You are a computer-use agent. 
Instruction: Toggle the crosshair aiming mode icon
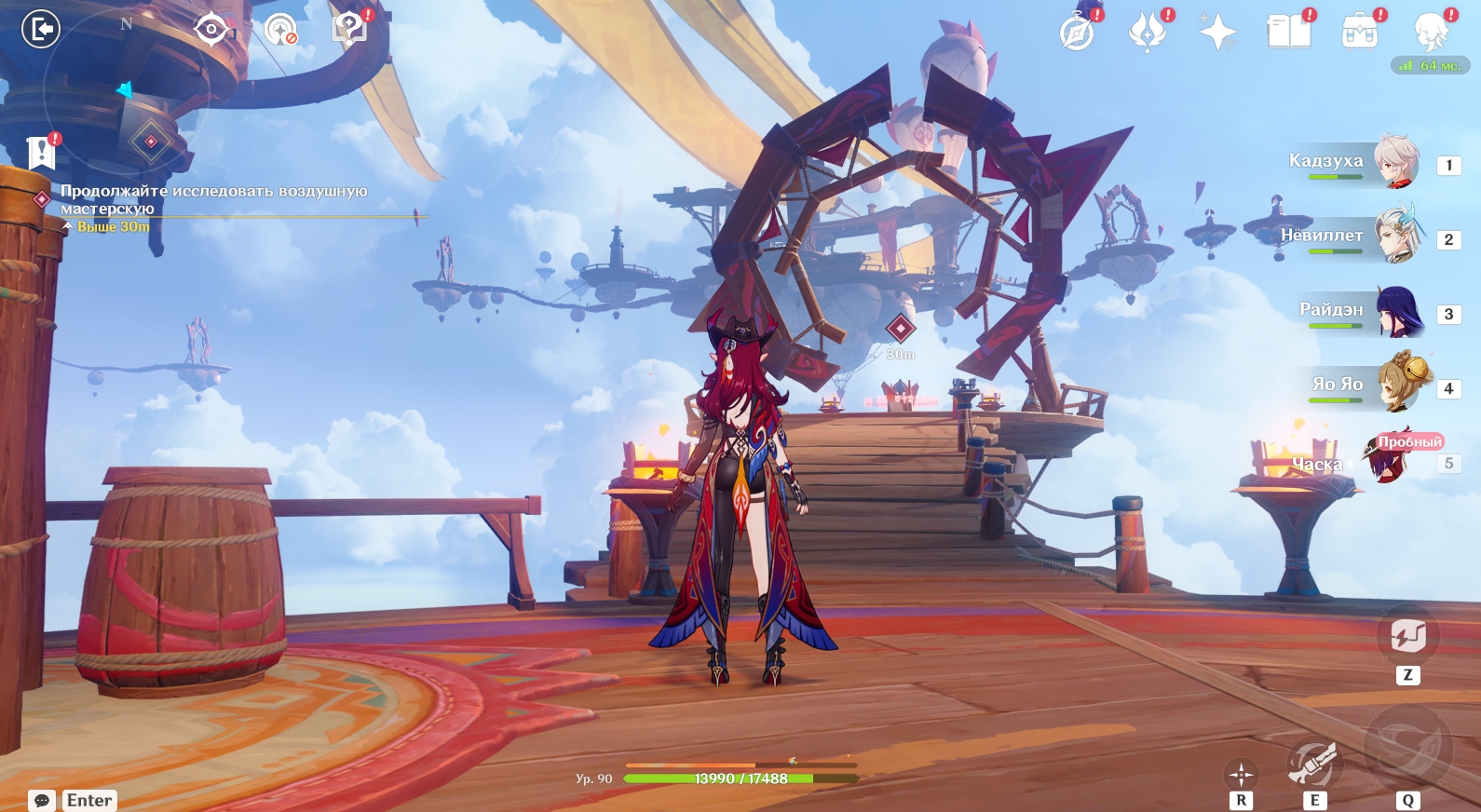pyautogui.click(x=1241, y=774)
